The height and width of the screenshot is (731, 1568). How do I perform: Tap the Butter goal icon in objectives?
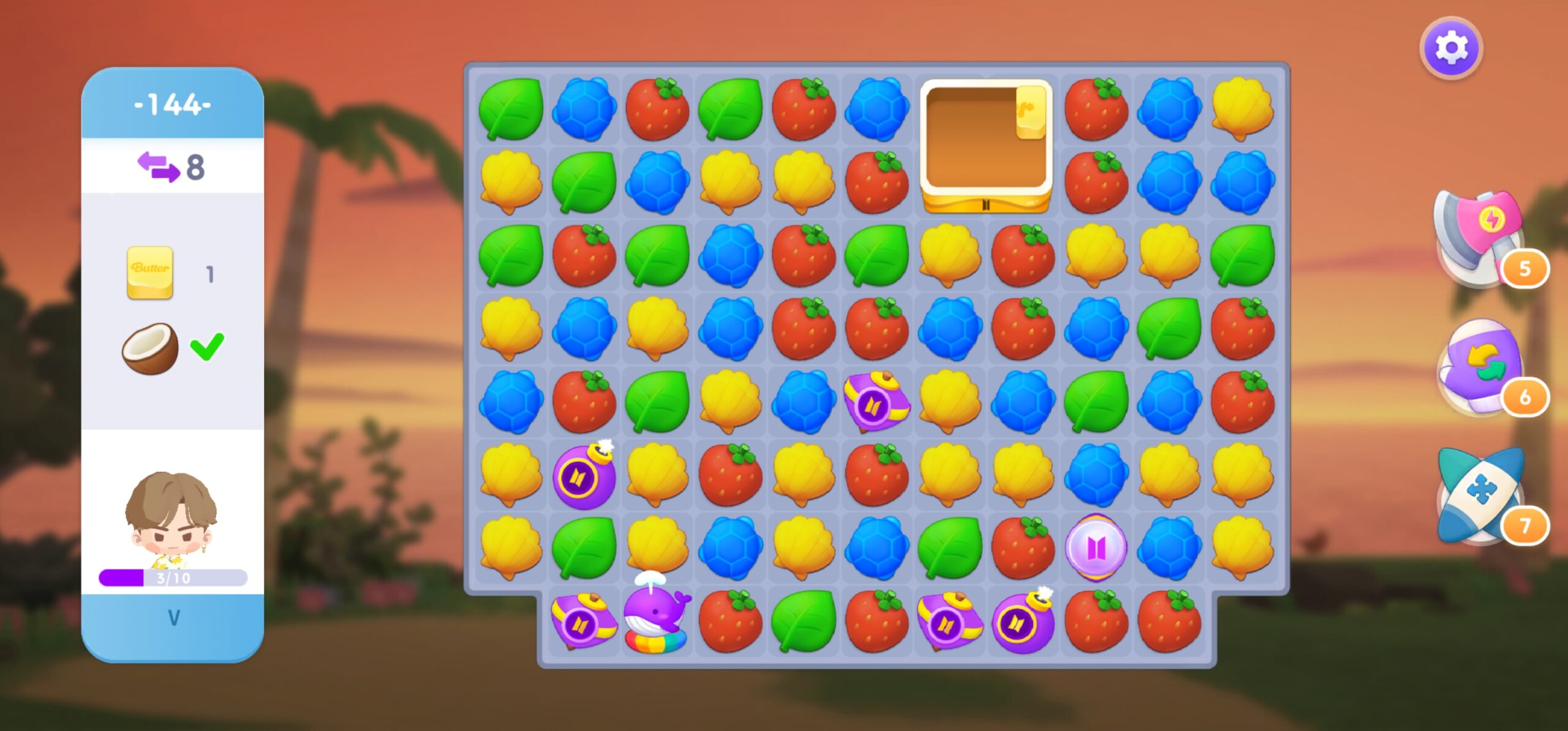pos(150,272)
